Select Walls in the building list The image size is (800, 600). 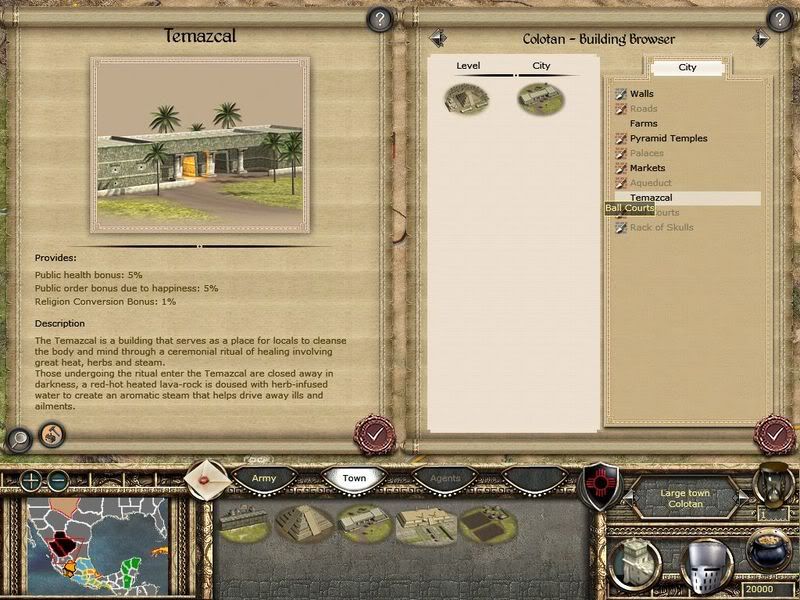tap(641, 94)
